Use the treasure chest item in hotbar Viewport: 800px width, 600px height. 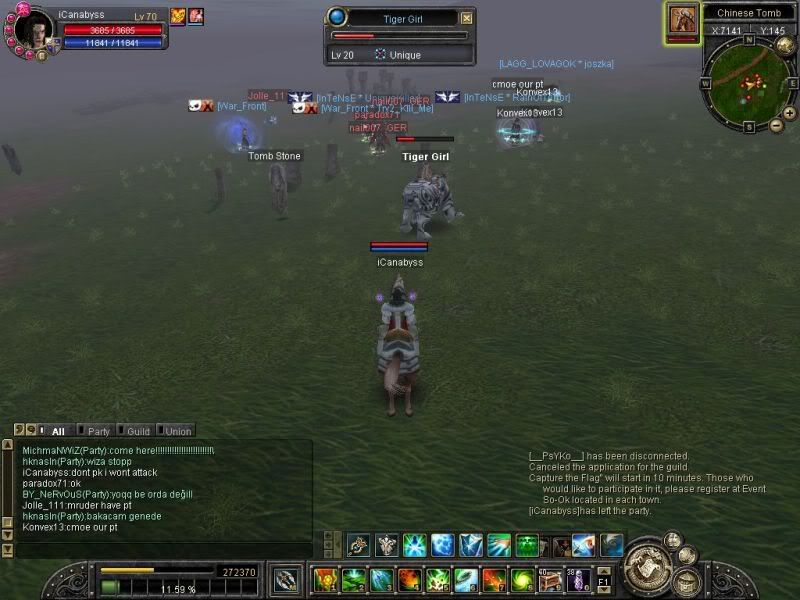tap(551, 579)
